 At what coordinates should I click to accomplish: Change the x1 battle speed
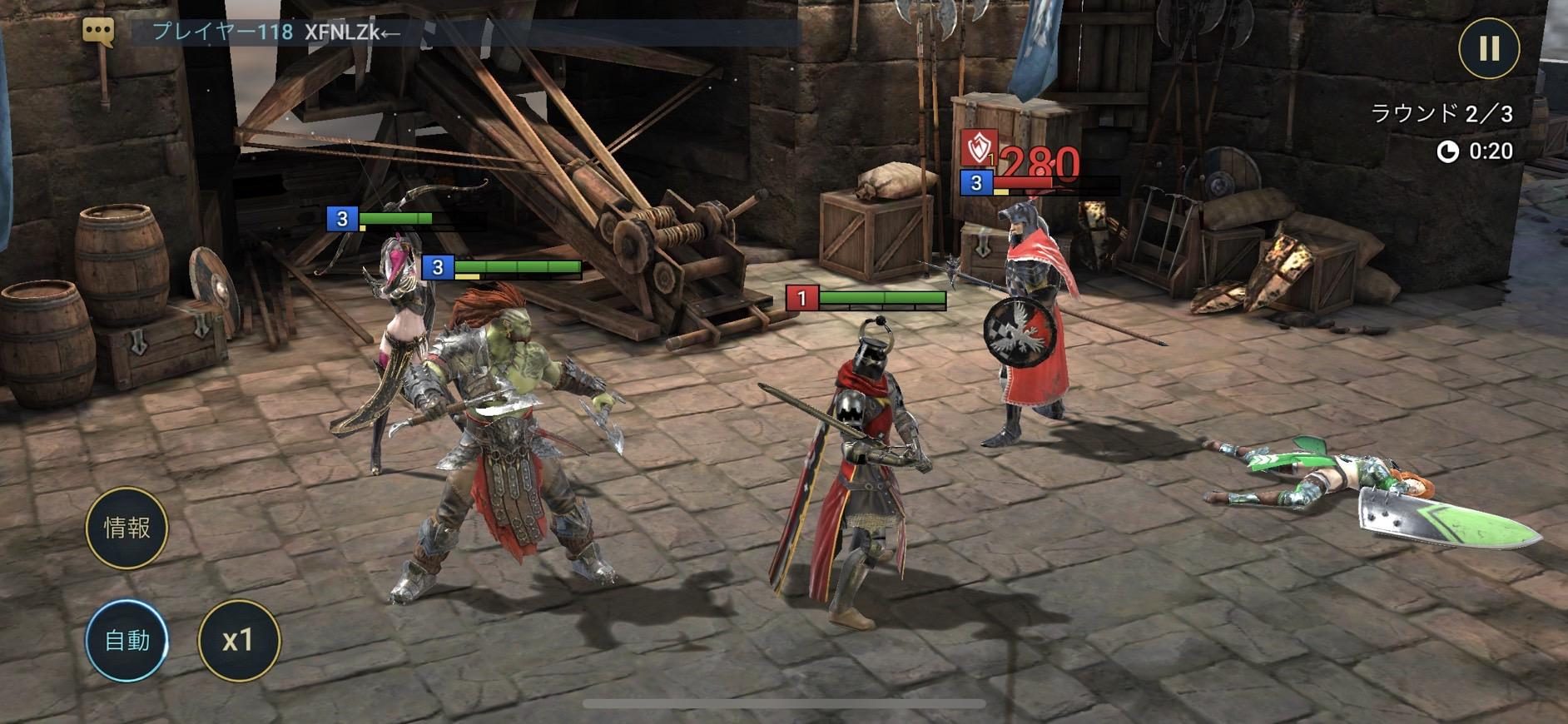pyautogui.click(x=239, y=640)
